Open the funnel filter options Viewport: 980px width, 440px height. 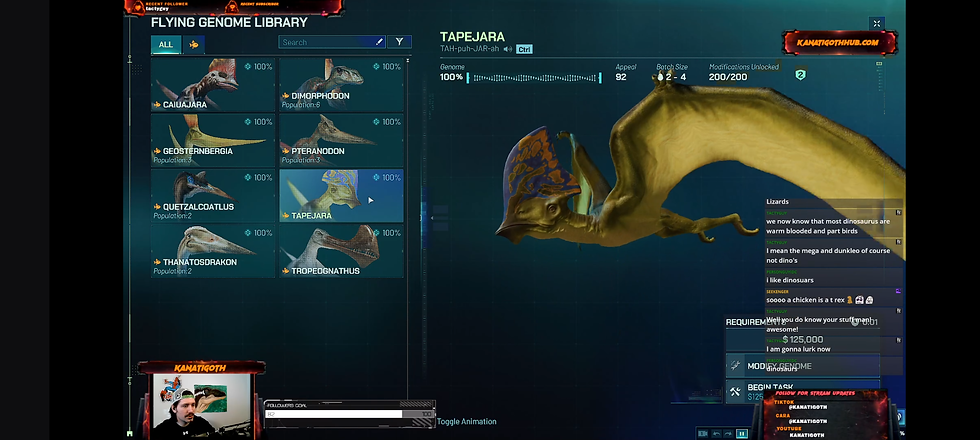399,42
